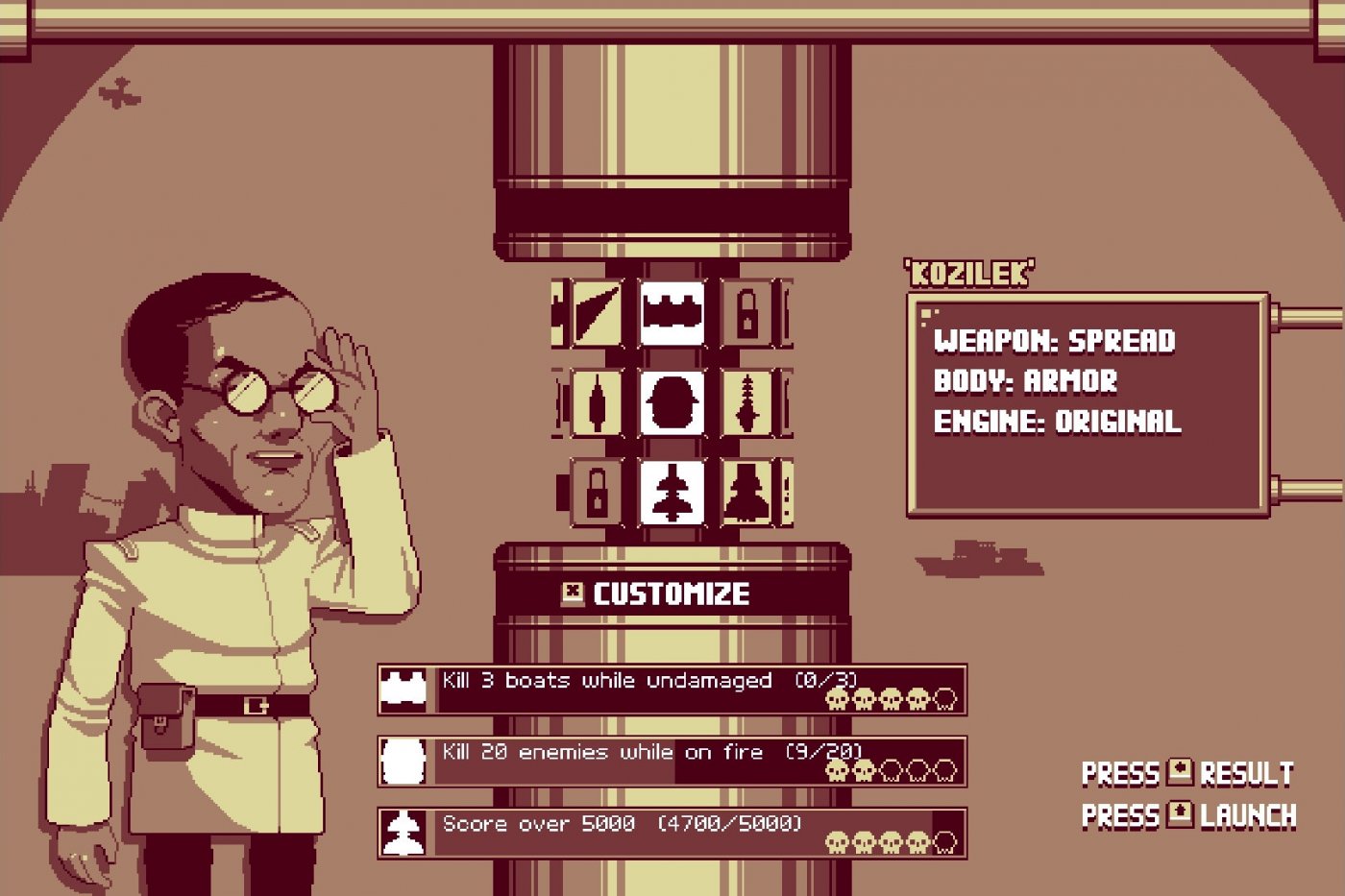This screenshot has width=1345, height=896.
Task: Click the X icon next to CUSTOMIZE
Action: [574, 593]
